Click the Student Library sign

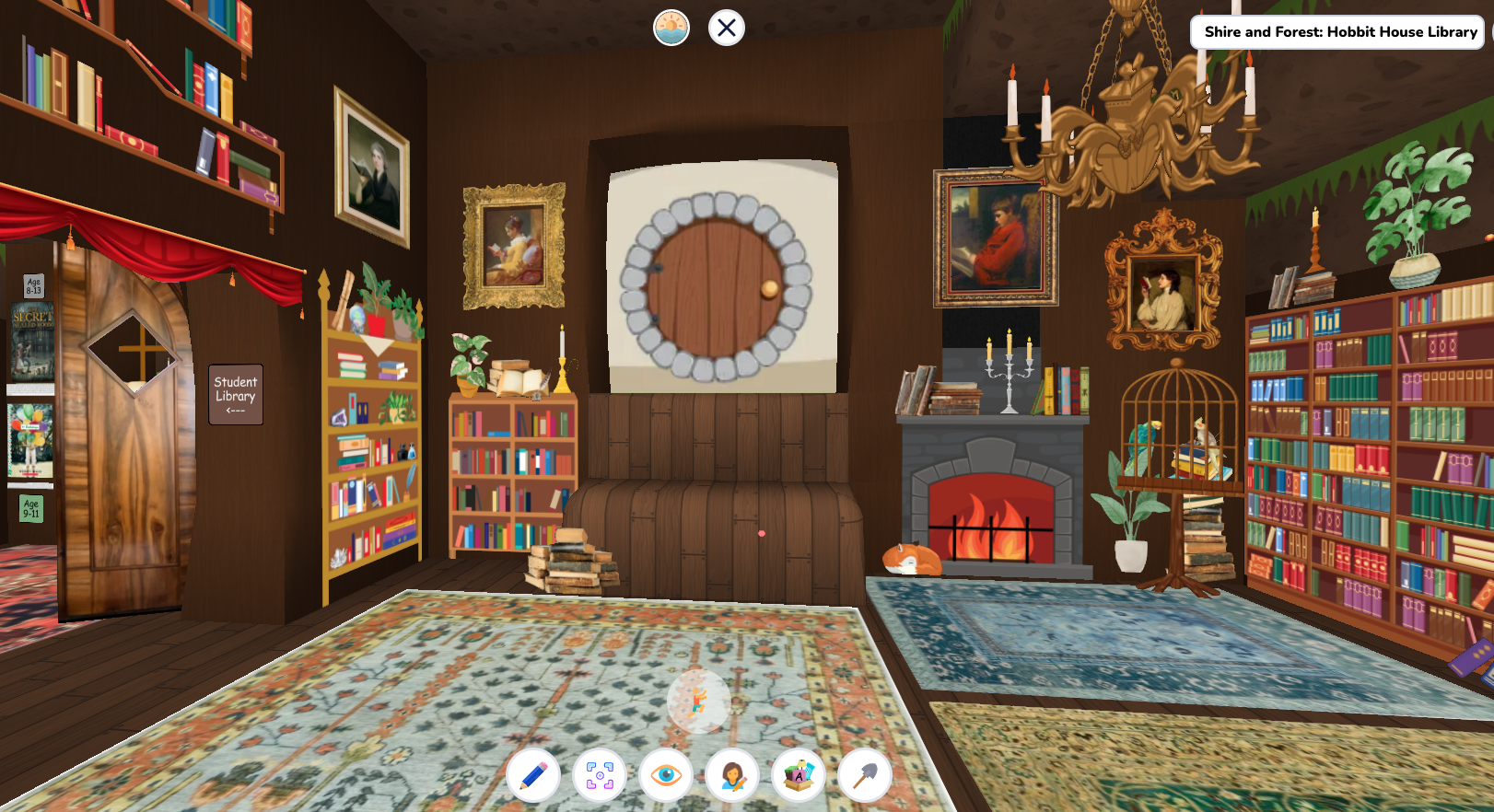click(x=235, y=394)
